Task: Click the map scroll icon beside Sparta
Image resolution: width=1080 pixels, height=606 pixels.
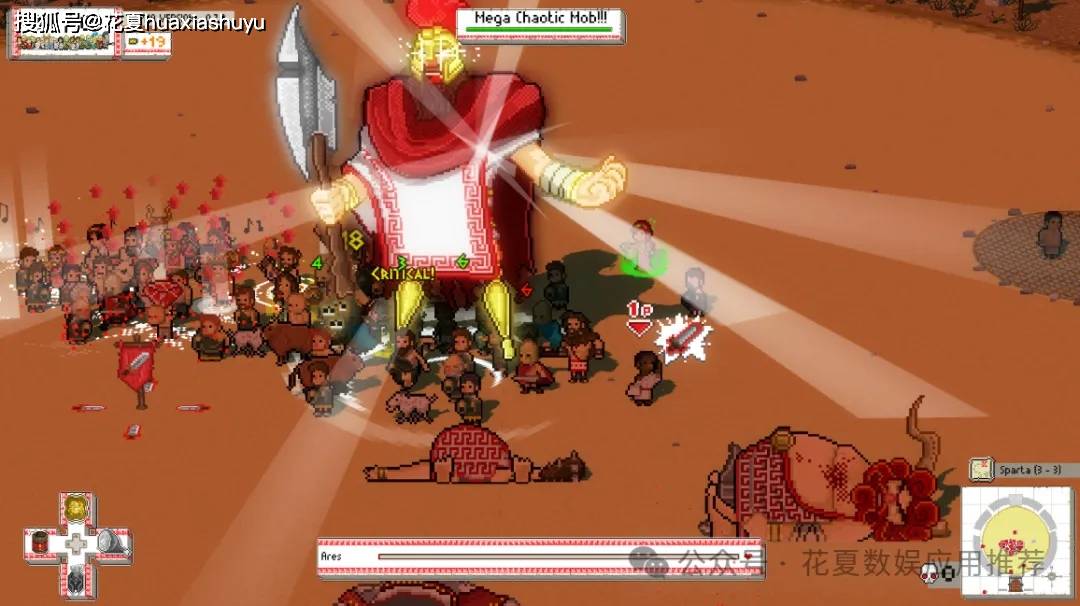Action: coord(981,469)
